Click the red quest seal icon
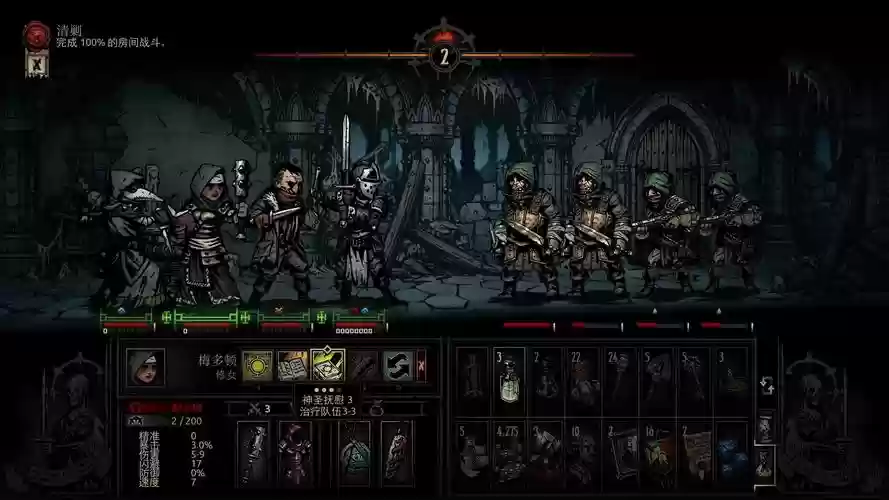 36,36
